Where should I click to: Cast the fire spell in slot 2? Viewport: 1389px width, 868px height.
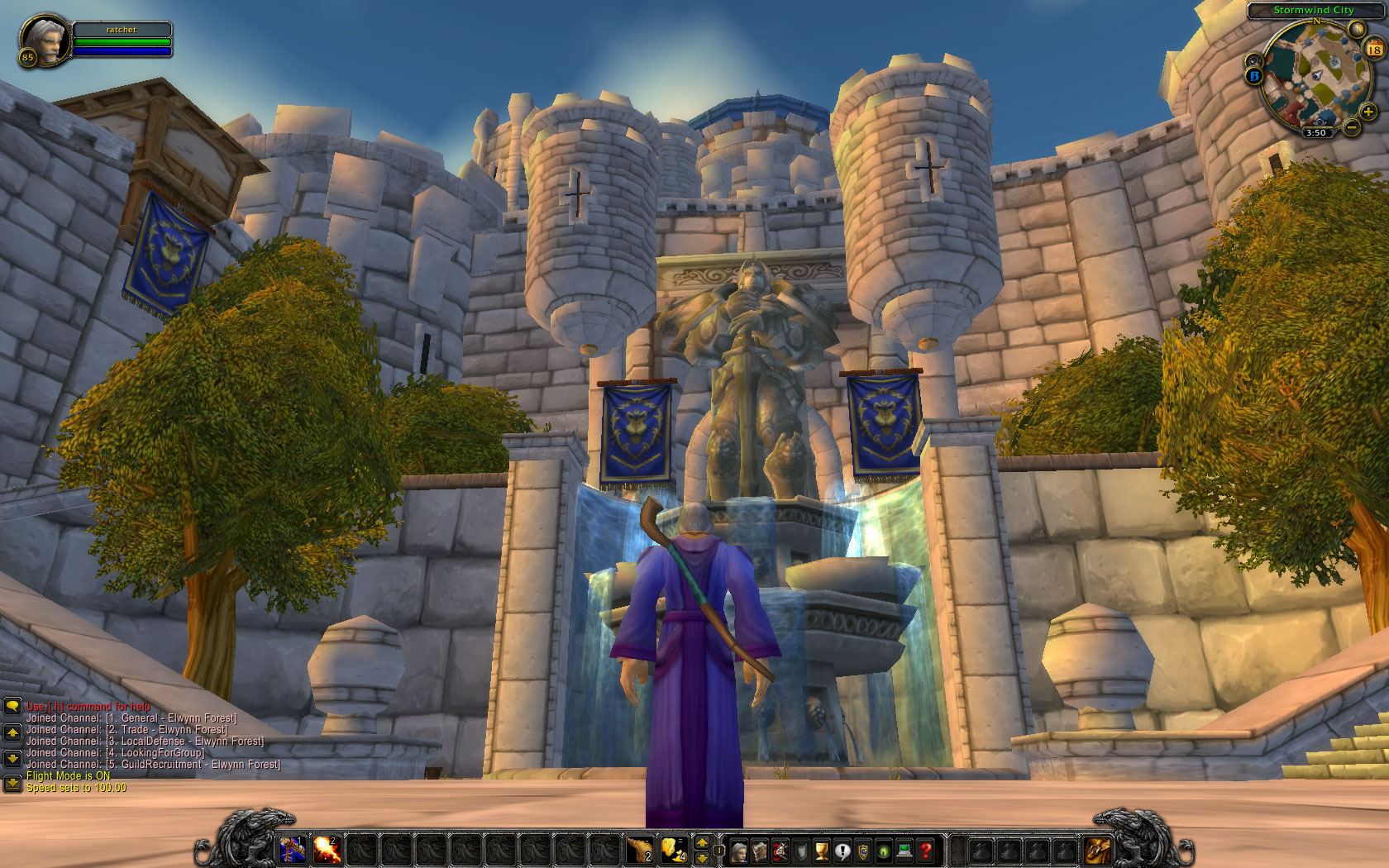[327, 849]
